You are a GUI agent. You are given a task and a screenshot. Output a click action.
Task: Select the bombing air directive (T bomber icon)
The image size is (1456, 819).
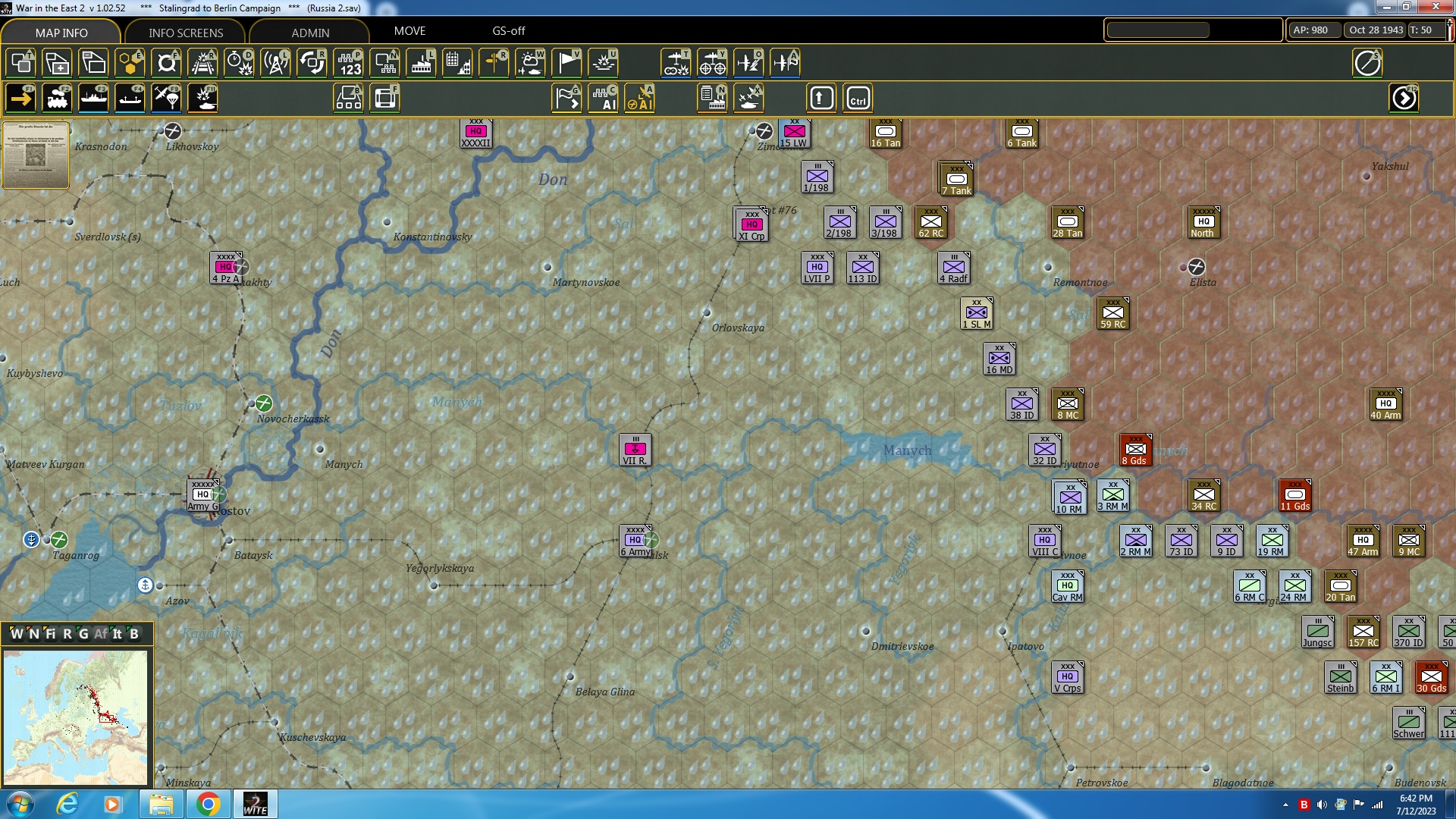(676, 63)
